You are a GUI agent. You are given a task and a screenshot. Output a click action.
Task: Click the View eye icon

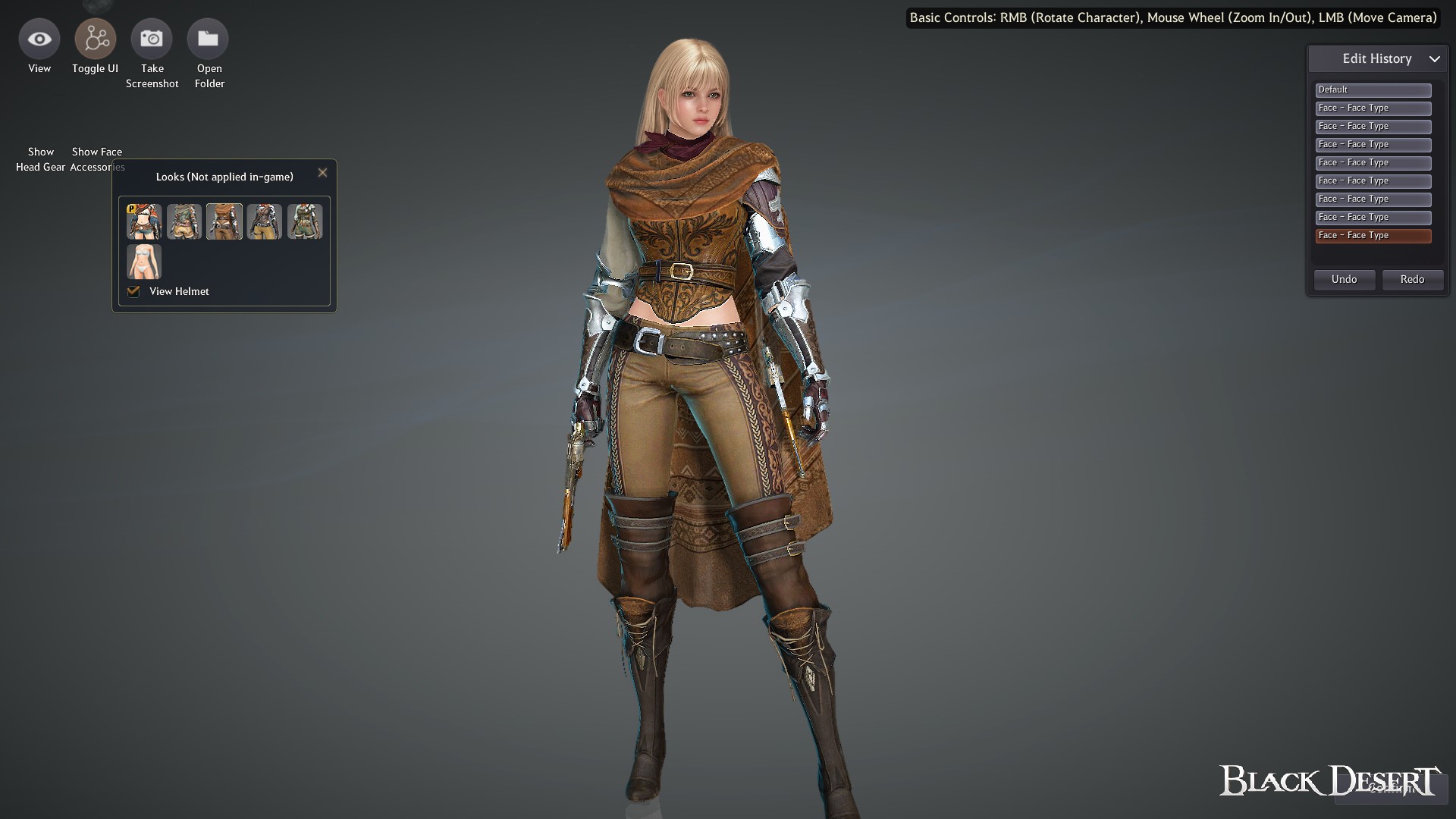(x=39, y=38)
